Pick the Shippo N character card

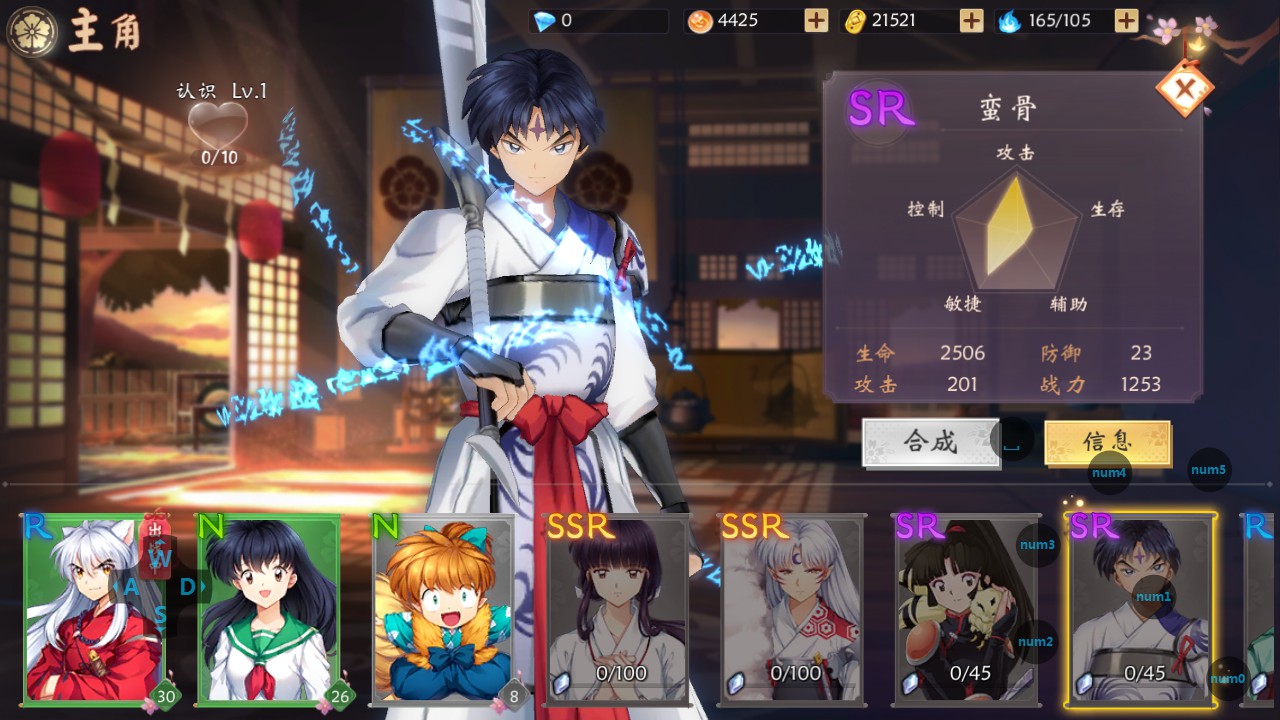coord(444,610)
